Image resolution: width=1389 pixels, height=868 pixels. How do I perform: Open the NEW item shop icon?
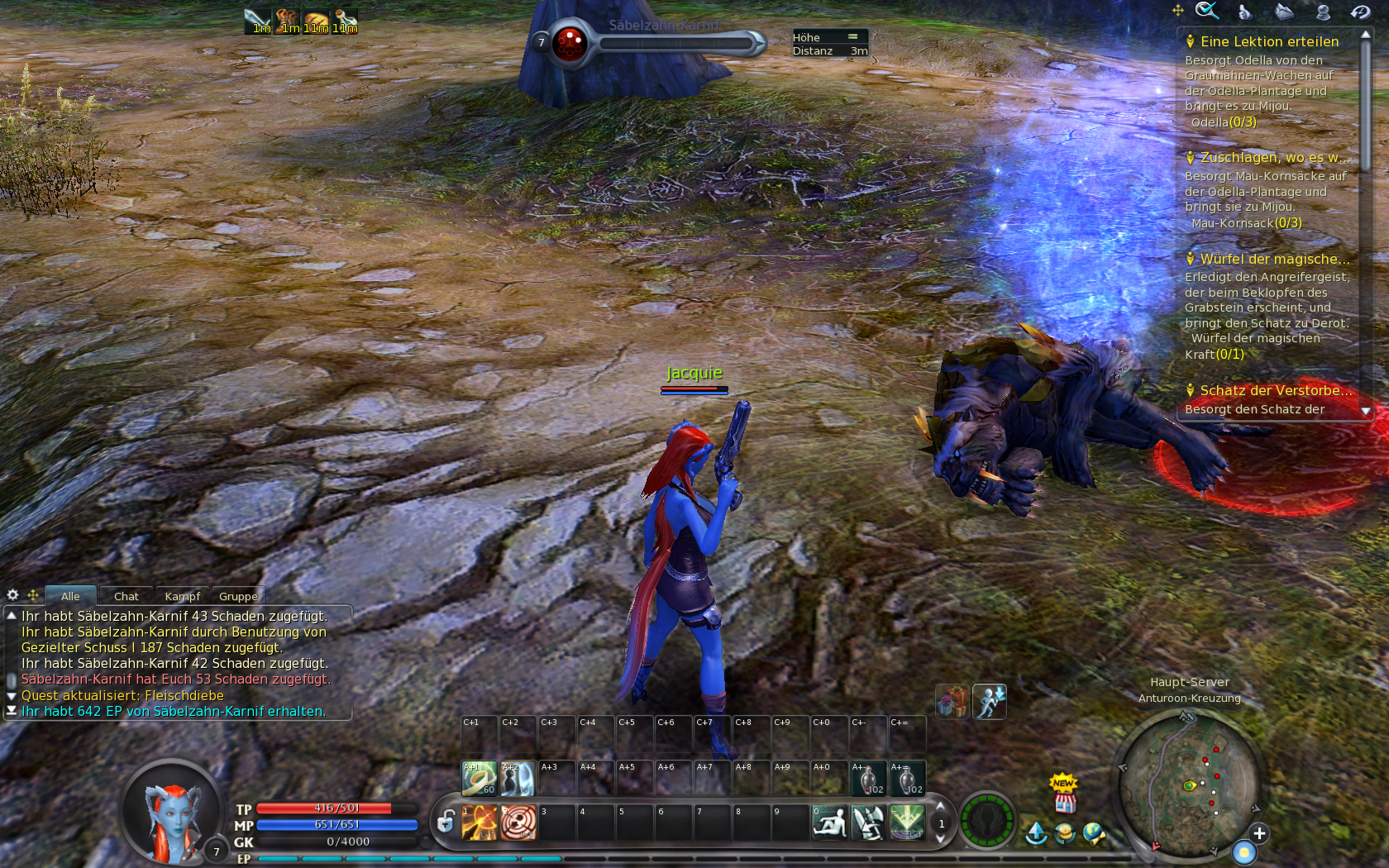coord(1064,794)
